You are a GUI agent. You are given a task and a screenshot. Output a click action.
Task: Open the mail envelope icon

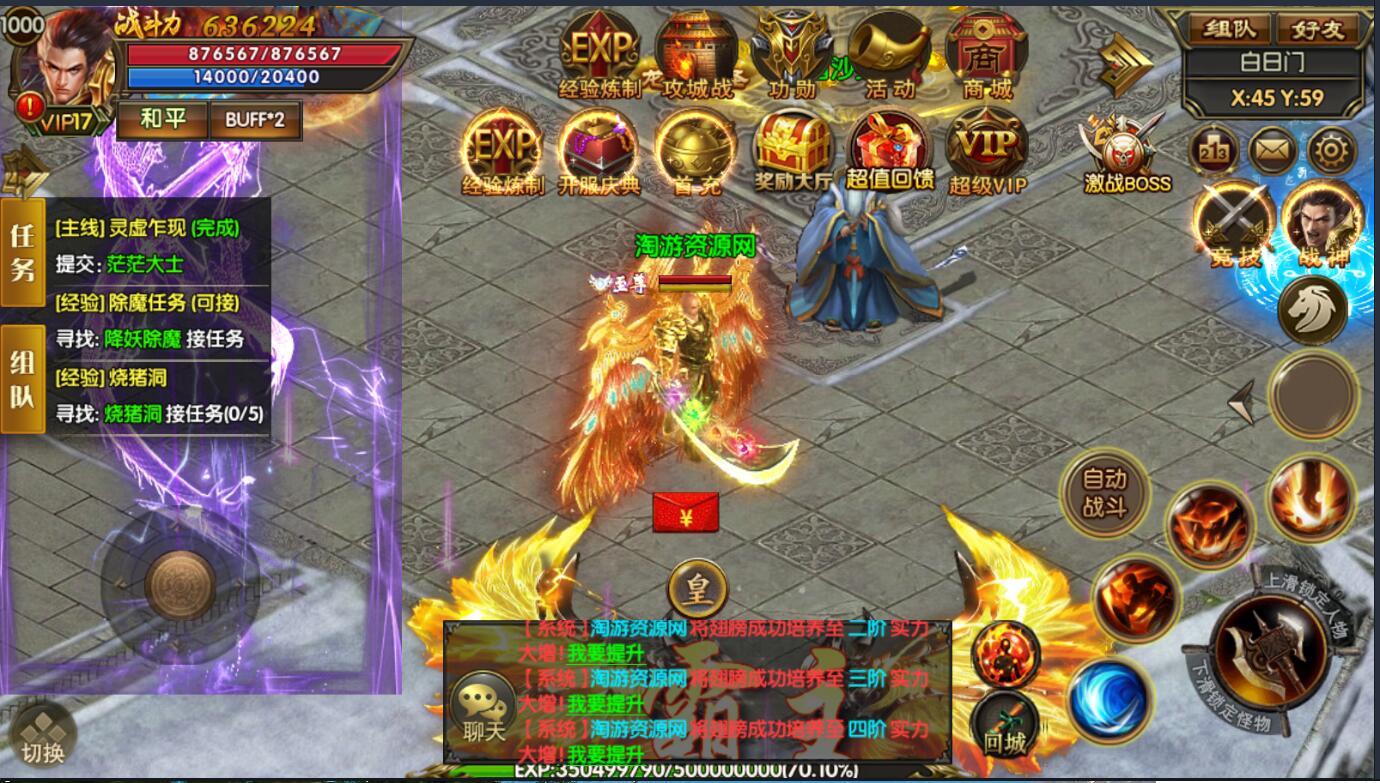click(x=1272, y=152)
